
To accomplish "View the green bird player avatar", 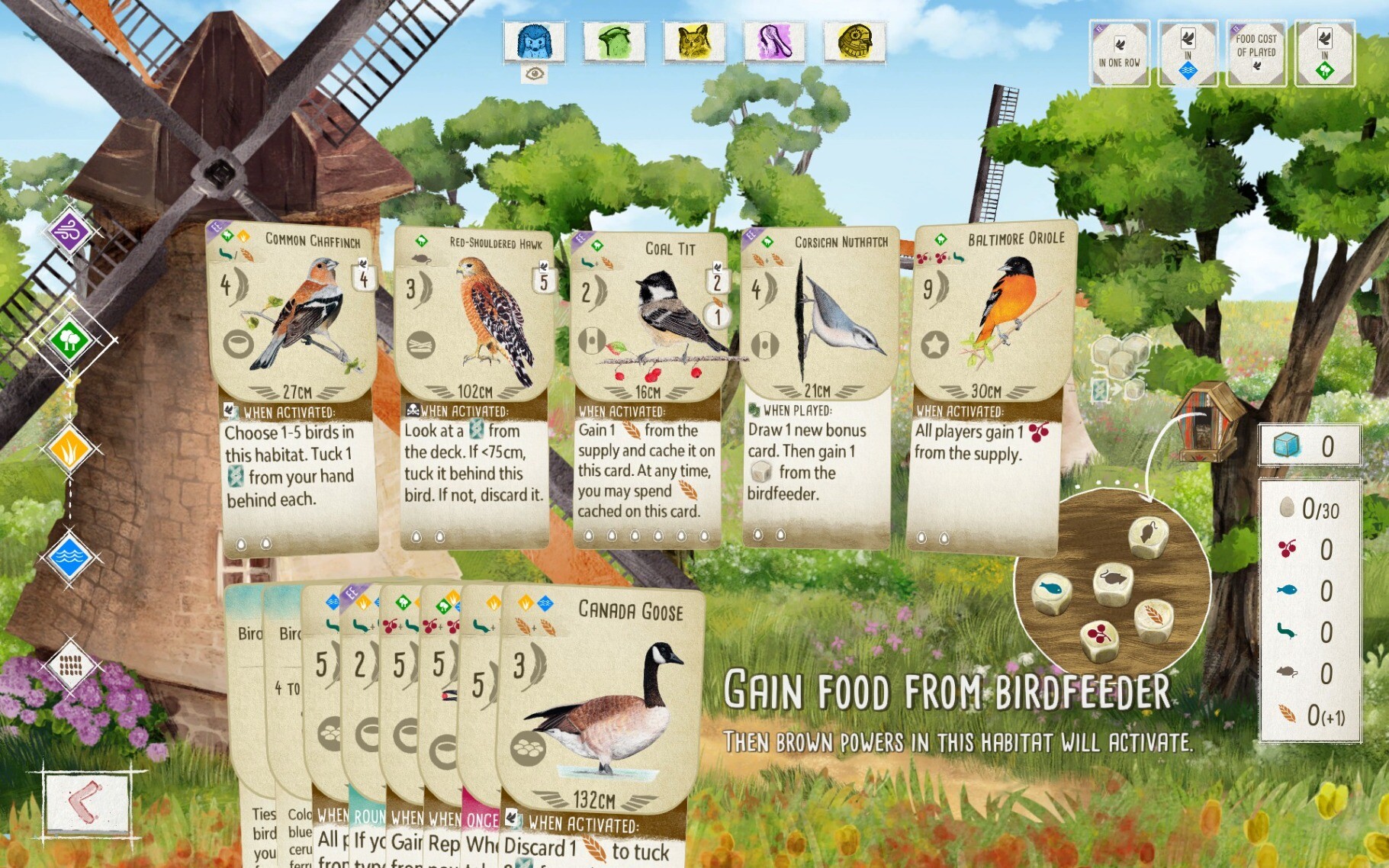I will tap(614, 41).
